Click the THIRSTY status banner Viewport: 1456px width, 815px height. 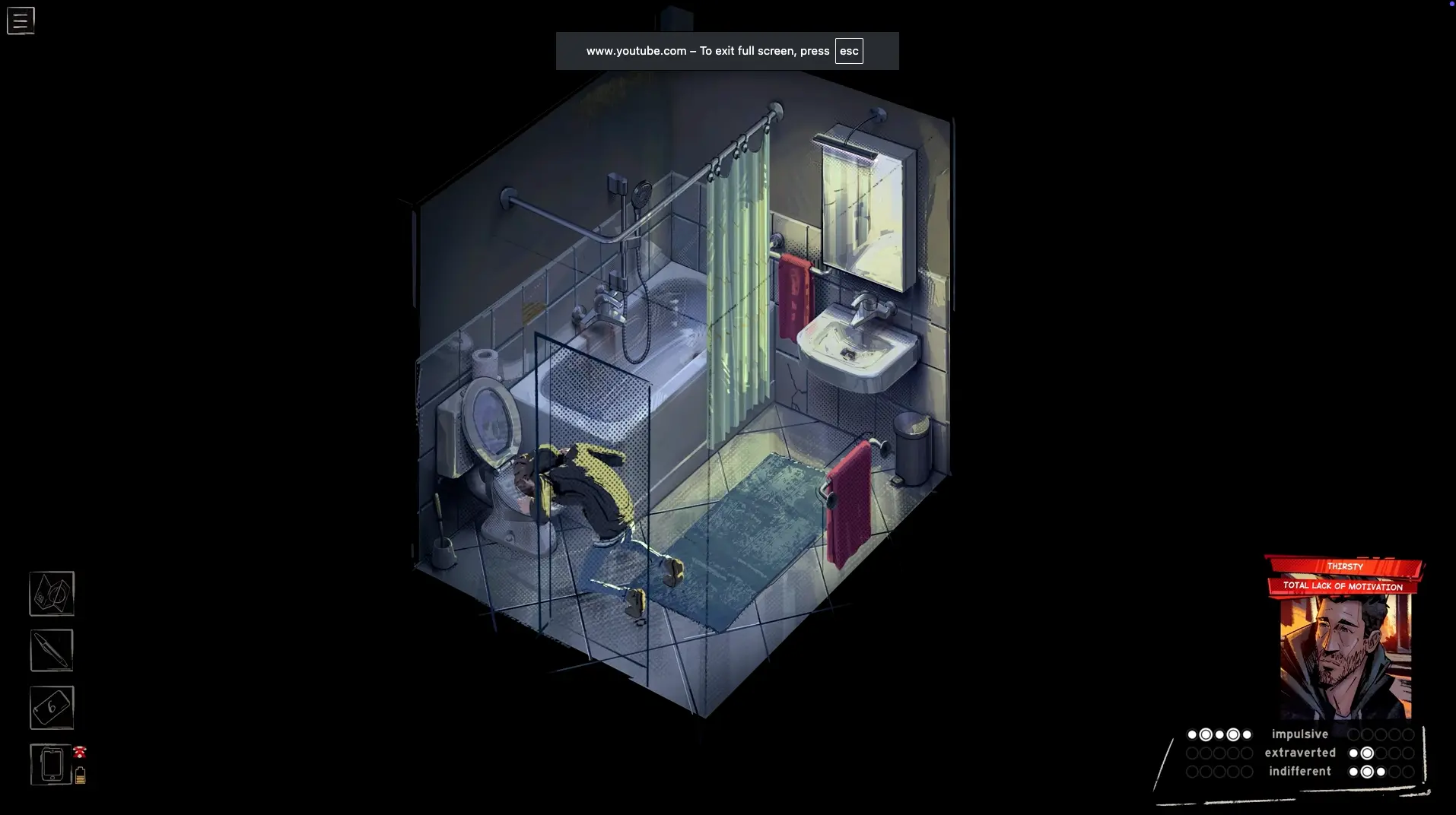1344,566
